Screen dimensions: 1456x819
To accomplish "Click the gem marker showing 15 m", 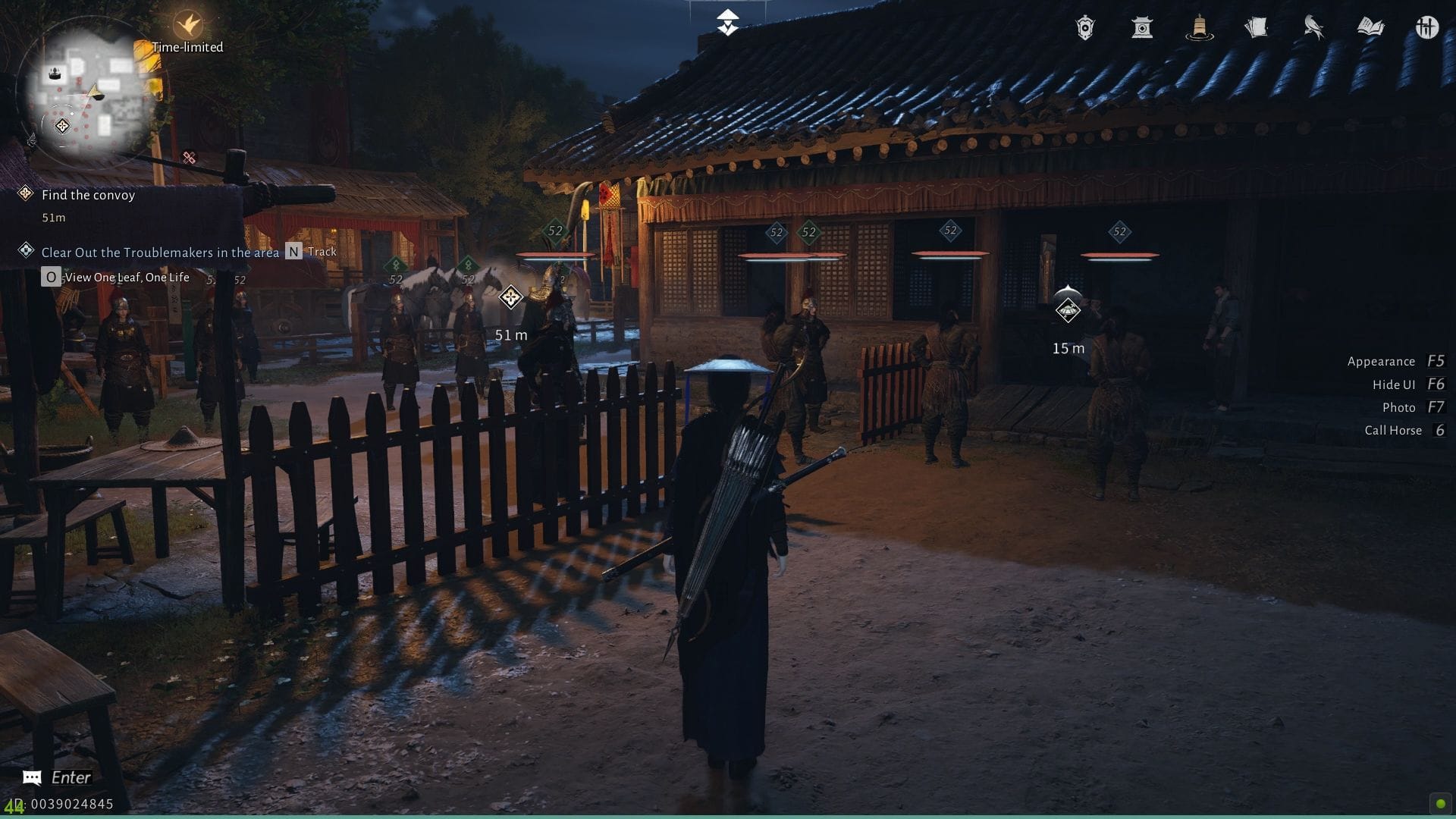I will [1068, 312].
